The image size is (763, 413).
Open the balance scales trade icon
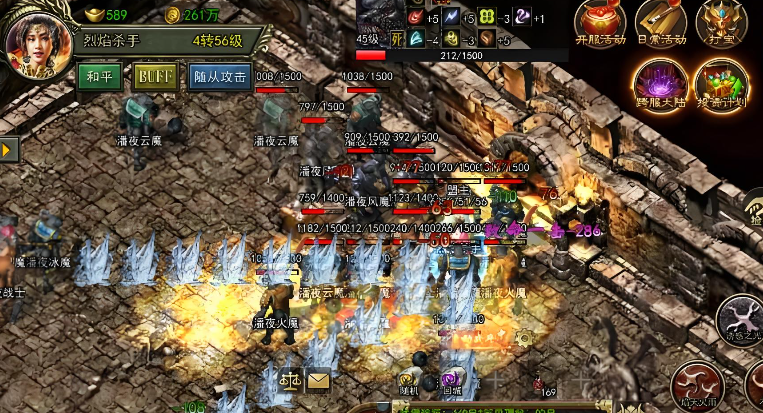pos(291,379)
